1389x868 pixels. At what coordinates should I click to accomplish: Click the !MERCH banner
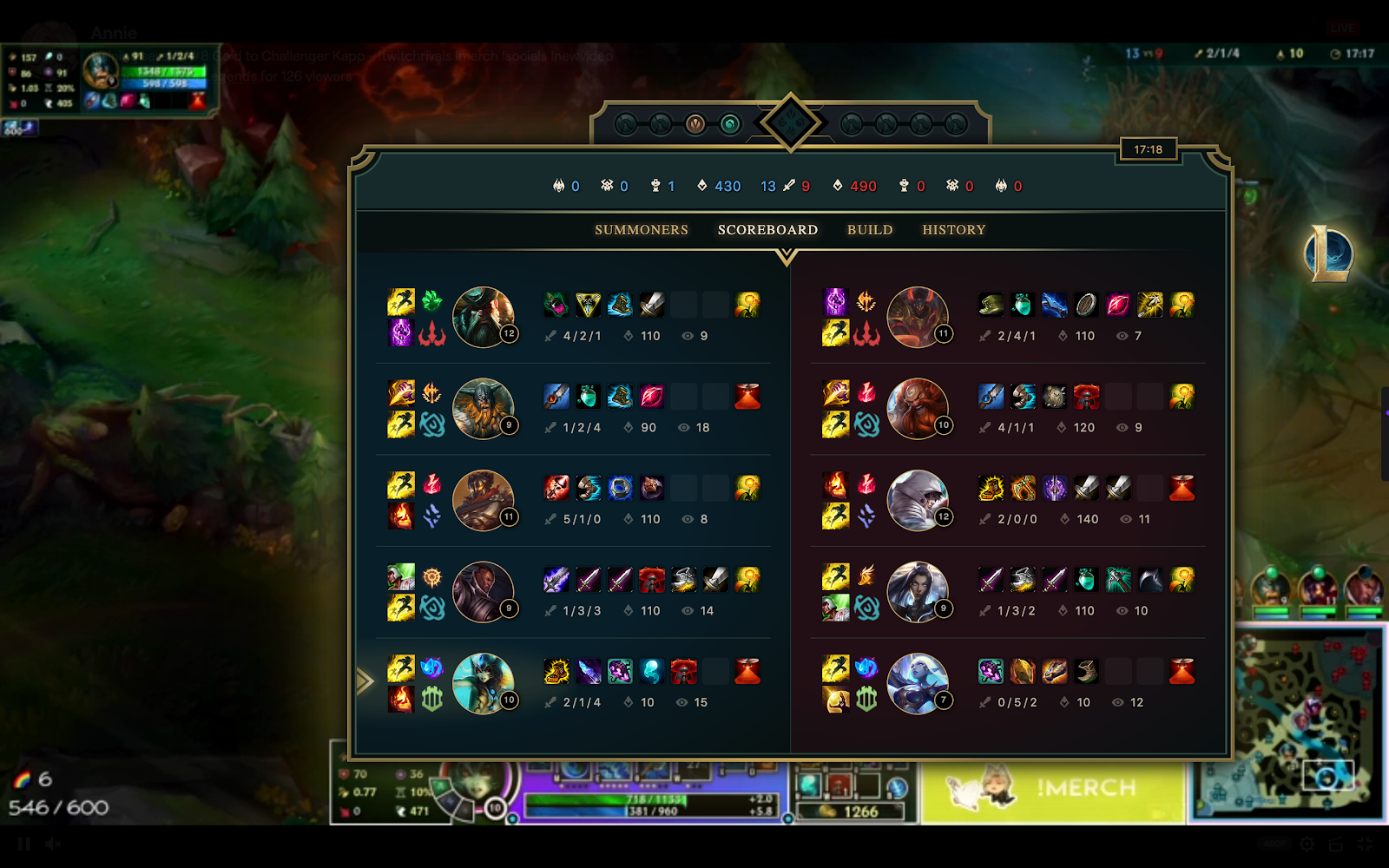1055,787
